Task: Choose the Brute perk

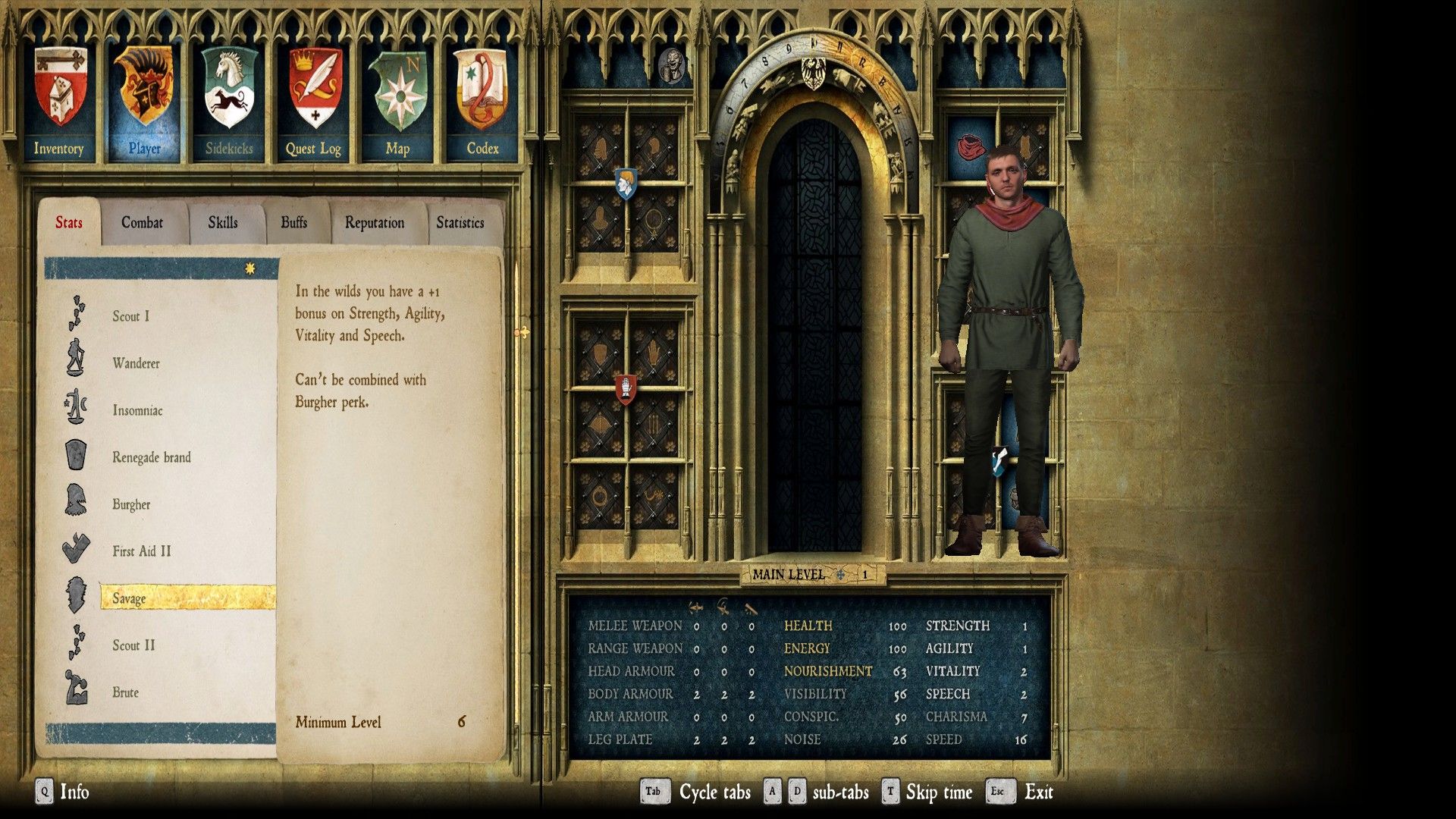Action: 126,692
